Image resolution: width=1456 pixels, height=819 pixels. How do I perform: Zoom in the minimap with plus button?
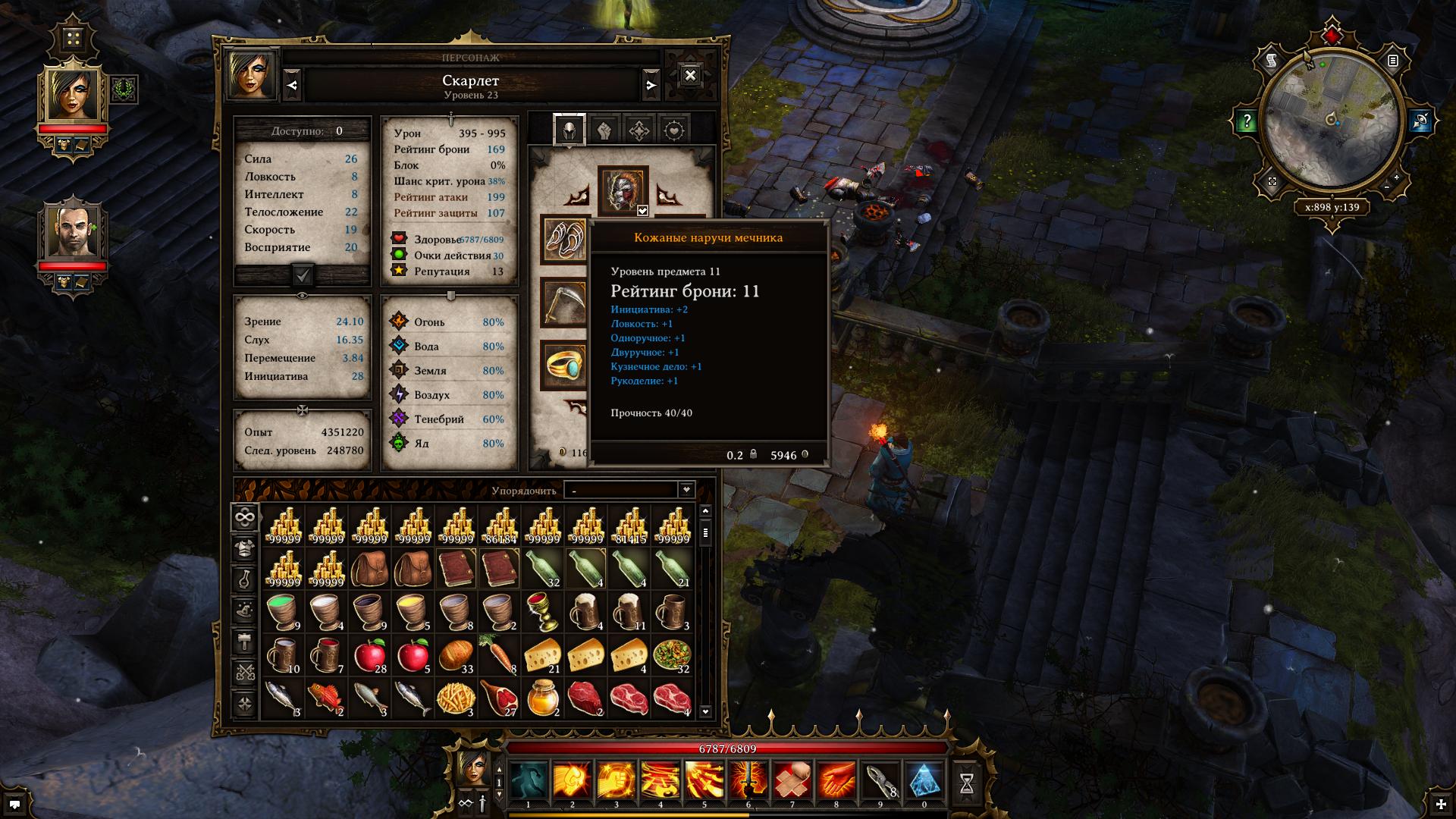1397,179
